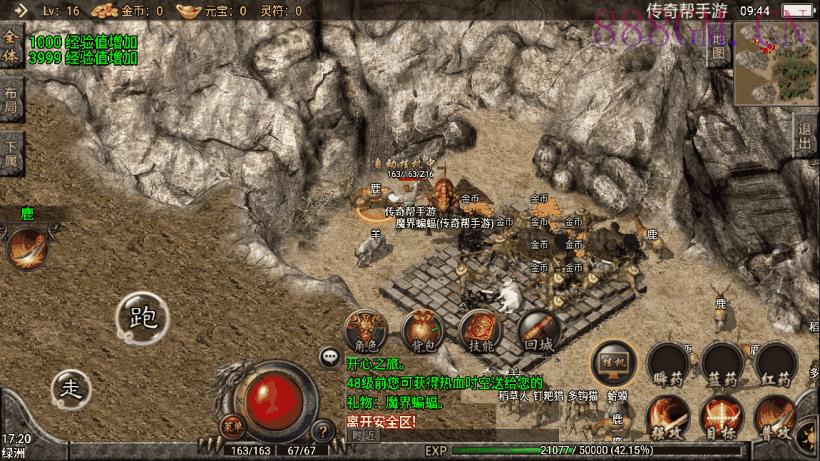The width and height of the screenshot is (820, 461).
Task: Use the 回城 town return scroll
Action: pos(538,332)
